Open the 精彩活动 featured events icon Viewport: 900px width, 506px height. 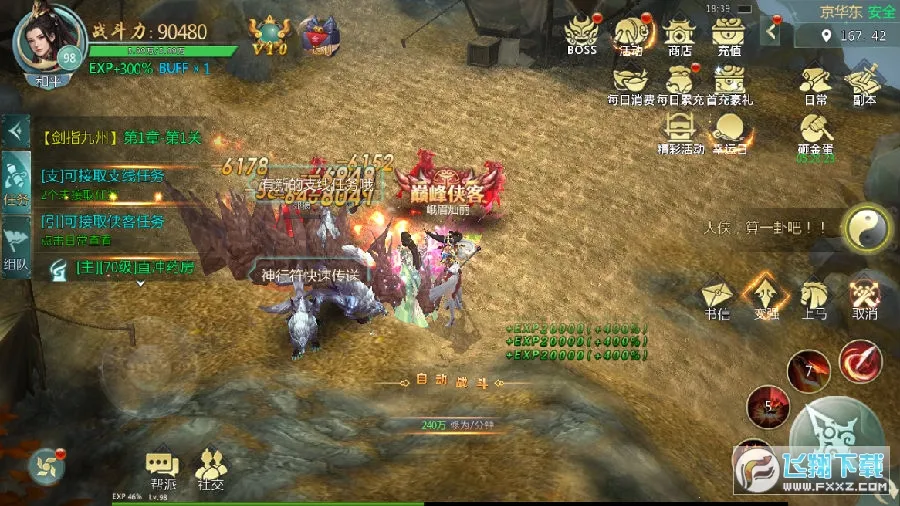[680, 128]
